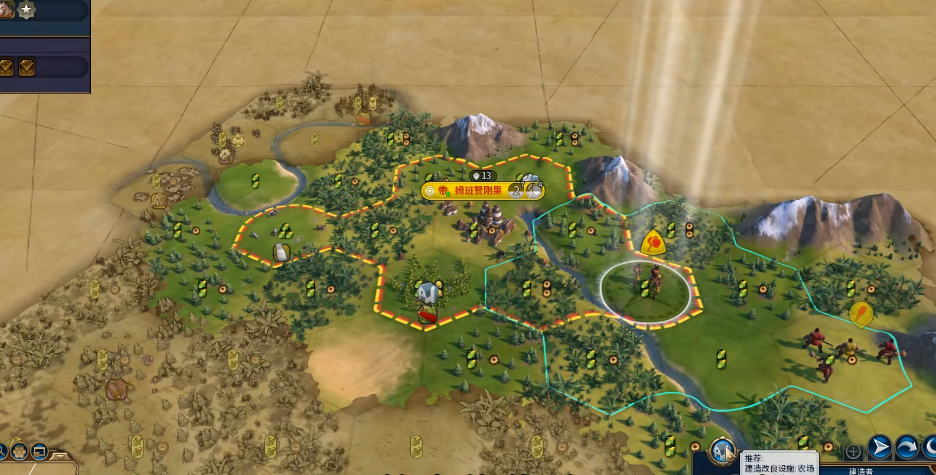The width and height of the screenshot is (936, 475).
Task: Activate the crescent moon sleep action
Action: click(x=928, y=448)
